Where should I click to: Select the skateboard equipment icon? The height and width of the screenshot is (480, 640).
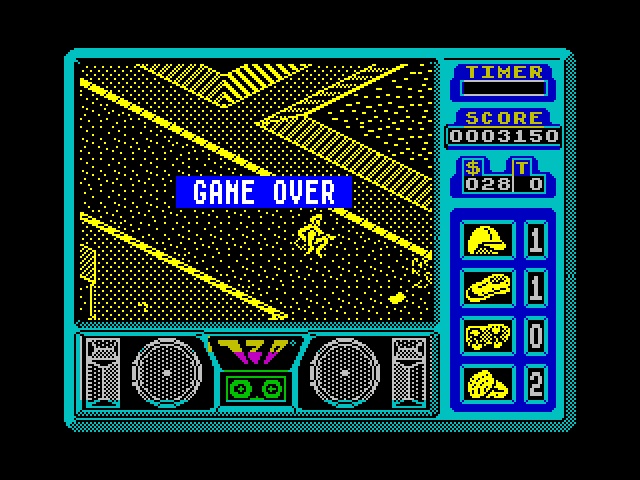point(489,335)
